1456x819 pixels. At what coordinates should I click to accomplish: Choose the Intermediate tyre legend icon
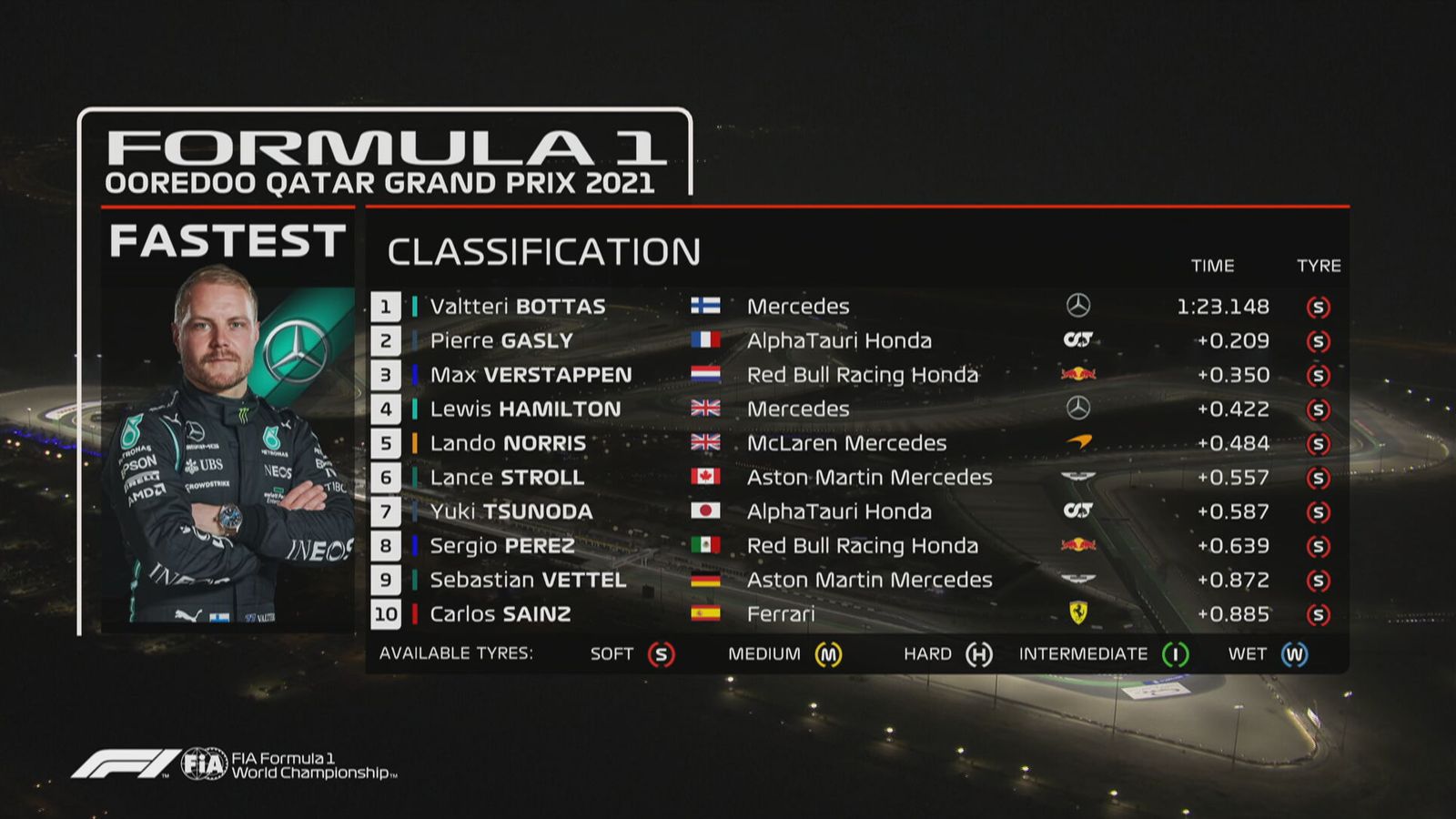coord(1176,654)
